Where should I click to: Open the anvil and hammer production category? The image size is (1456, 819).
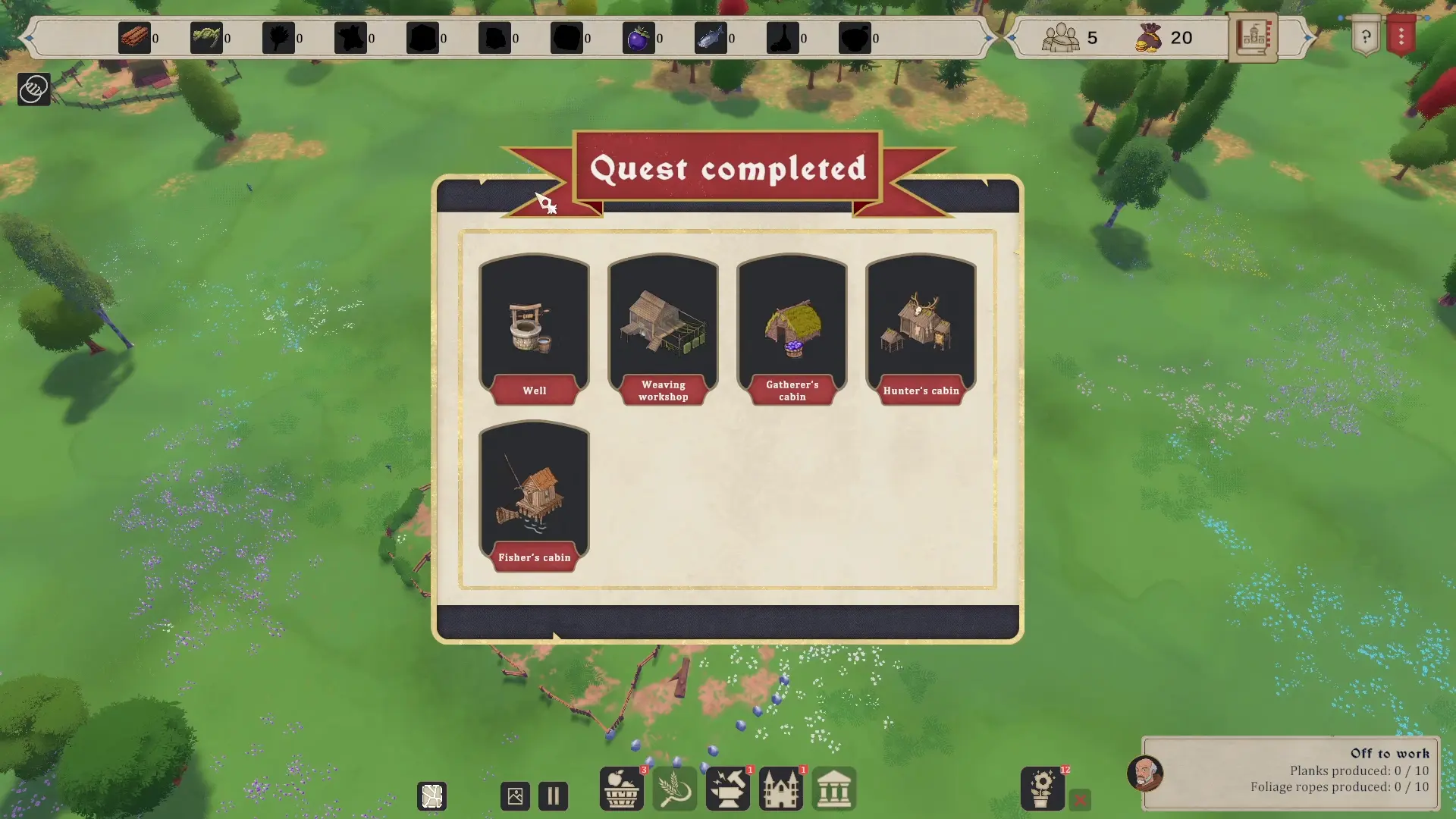click(727, 789)
